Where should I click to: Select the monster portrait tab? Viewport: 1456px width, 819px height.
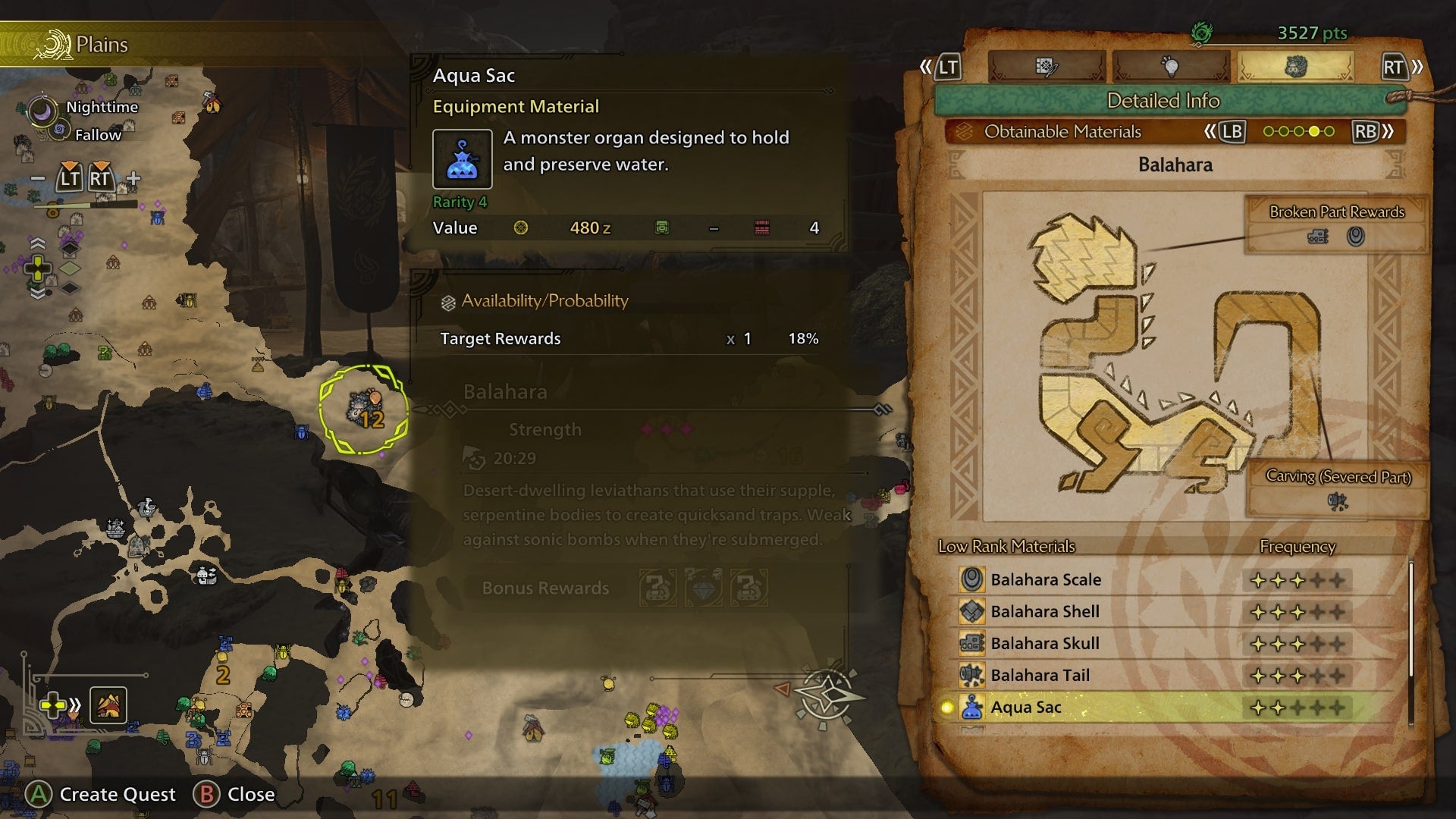[1295, 67]
